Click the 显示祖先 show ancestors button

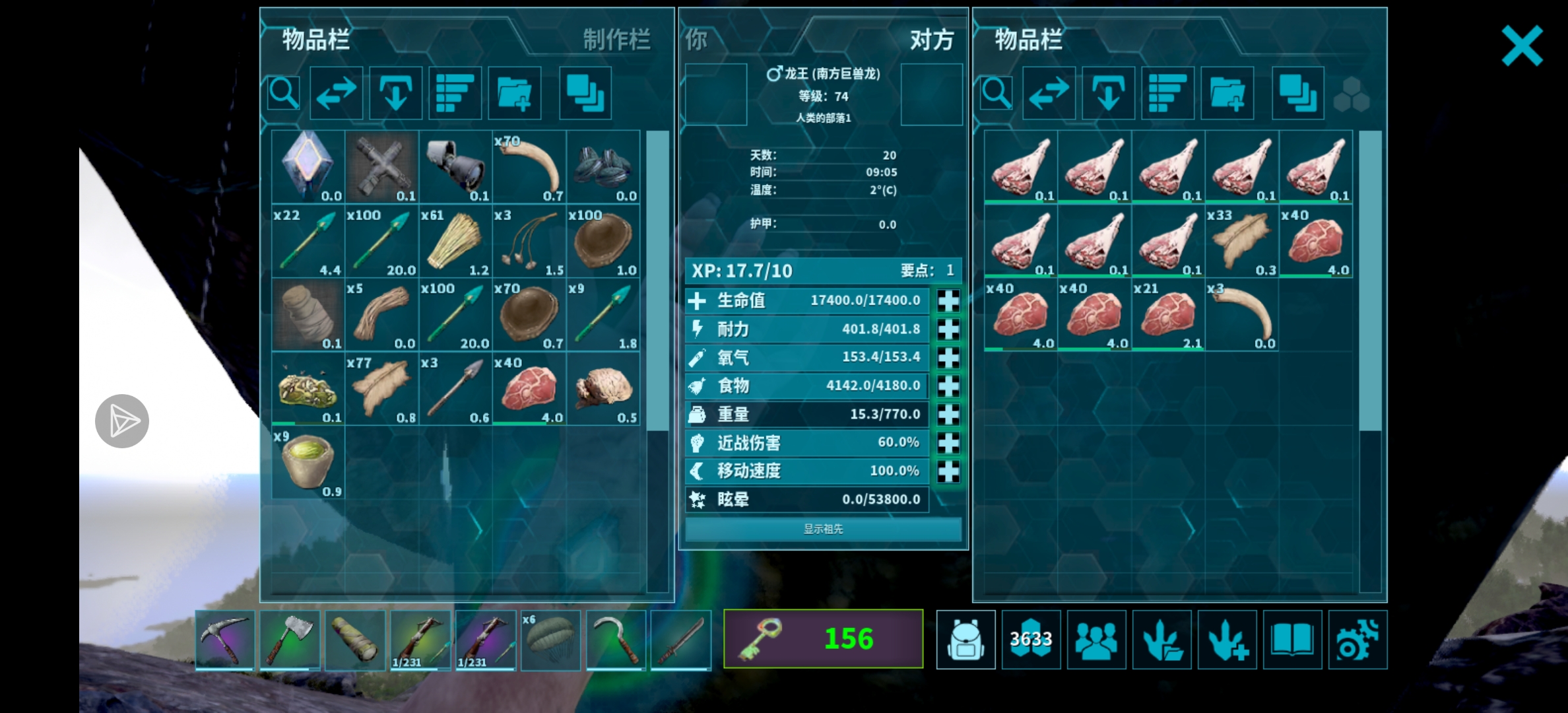click(x=823, y=529)
